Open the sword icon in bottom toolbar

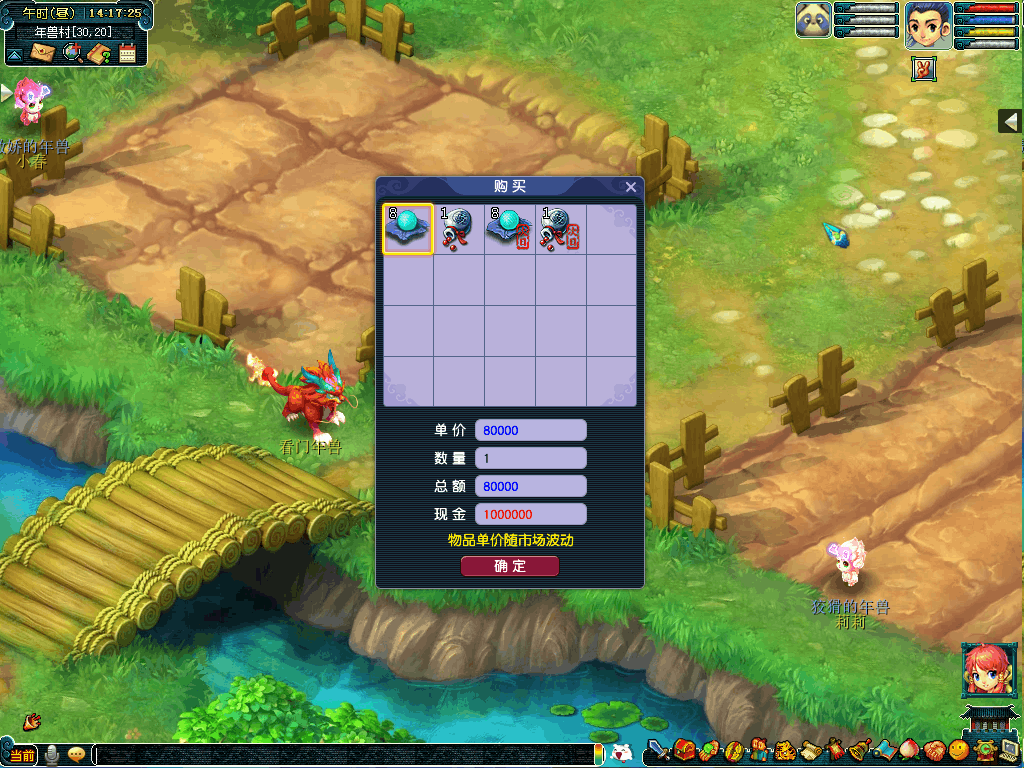(x=658, y=749)
